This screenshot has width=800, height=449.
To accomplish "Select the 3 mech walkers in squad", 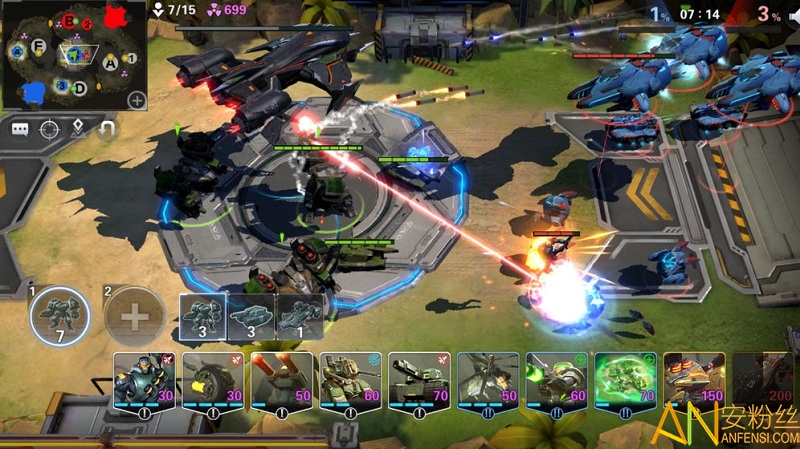I will click(203, 317).
